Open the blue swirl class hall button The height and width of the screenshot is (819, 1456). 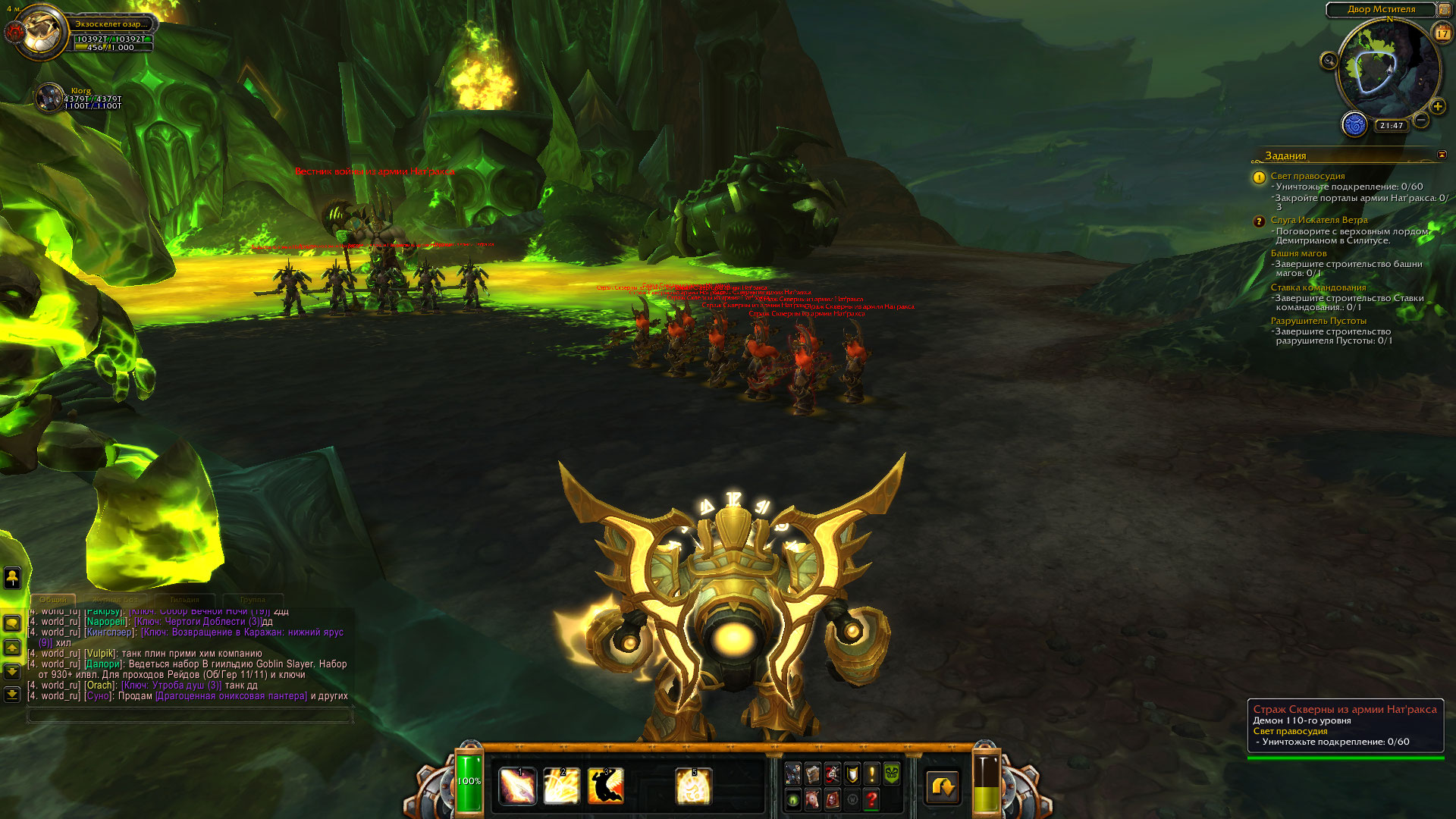1354,124
